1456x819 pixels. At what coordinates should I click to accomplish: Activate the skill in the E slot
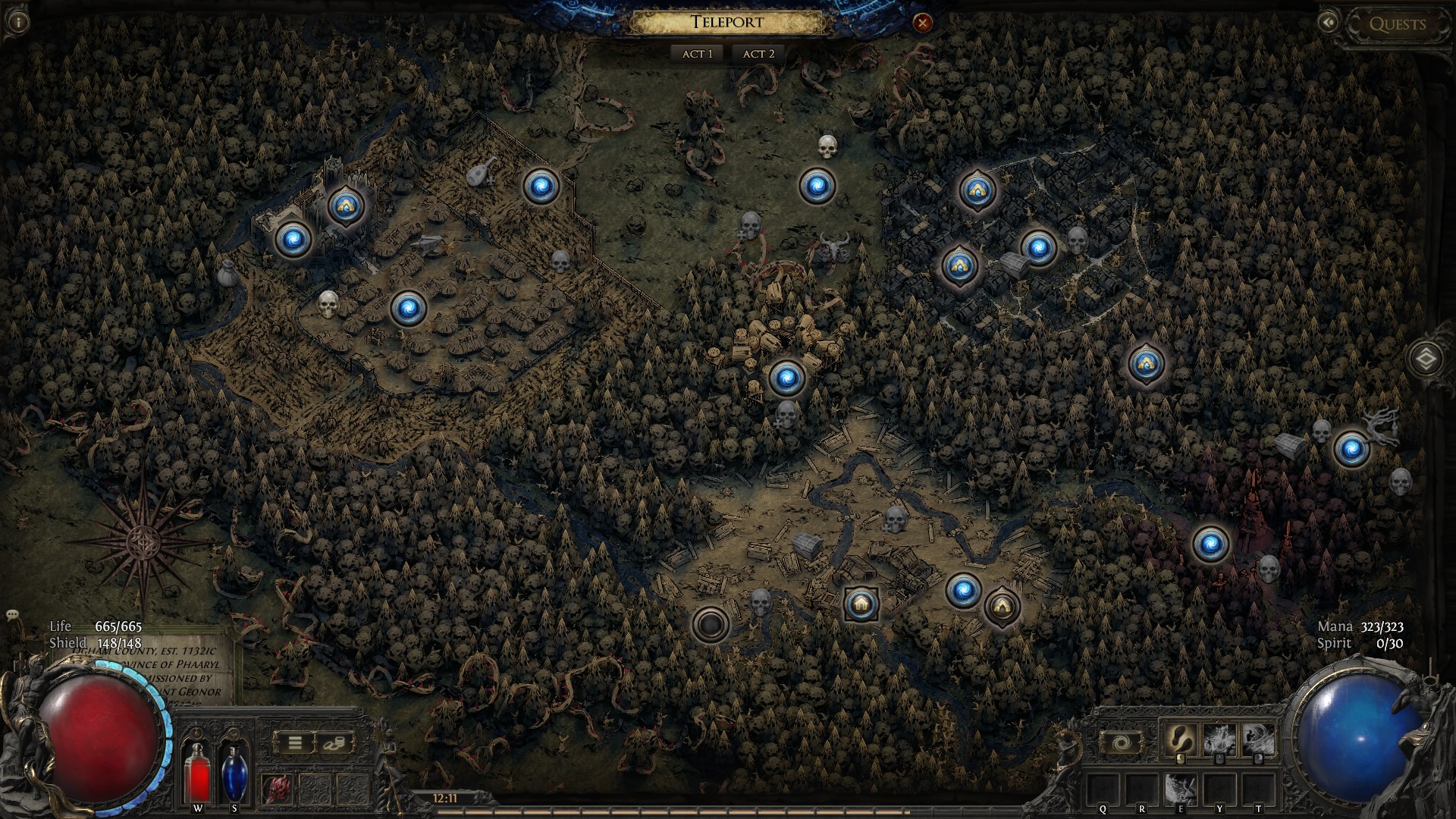[x=1180, y=789]
